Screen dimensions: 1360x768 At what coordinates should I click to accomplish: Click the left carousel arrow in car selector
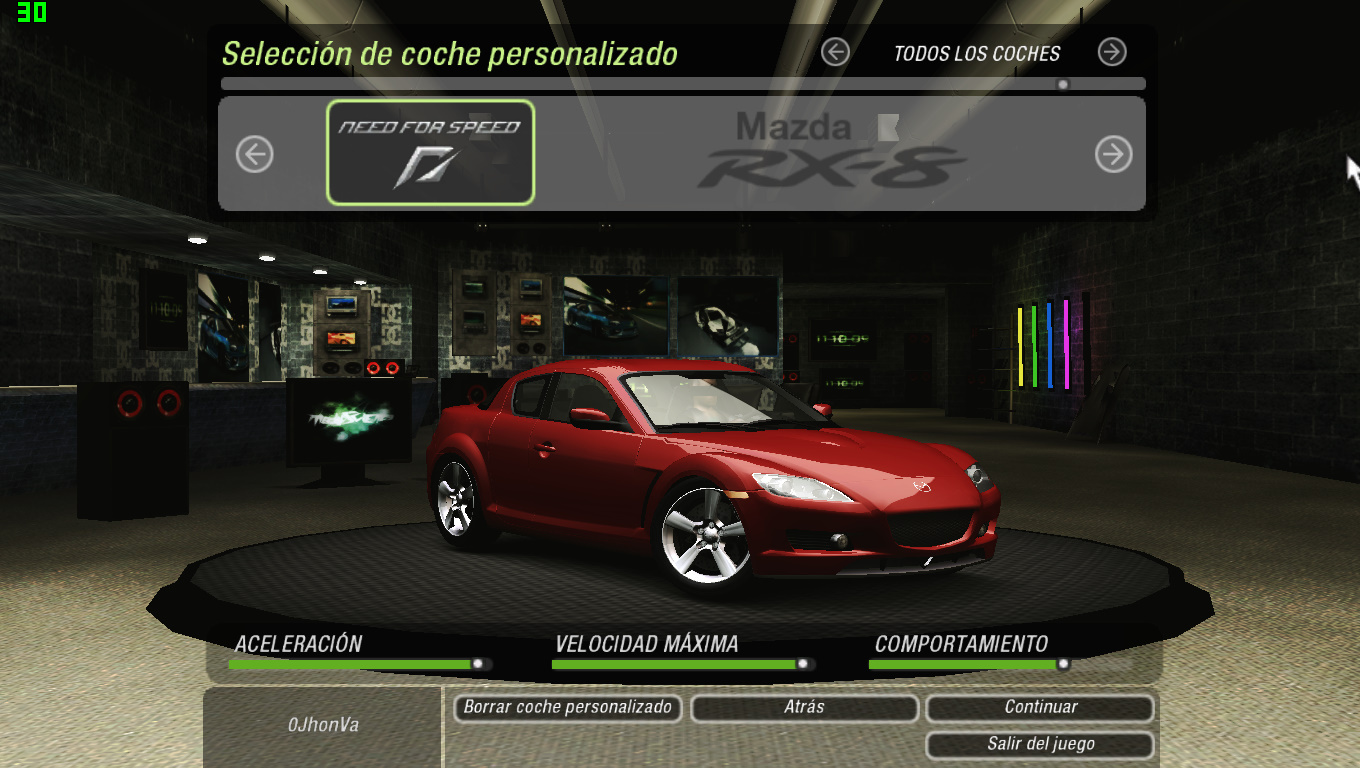click(254, 152)
